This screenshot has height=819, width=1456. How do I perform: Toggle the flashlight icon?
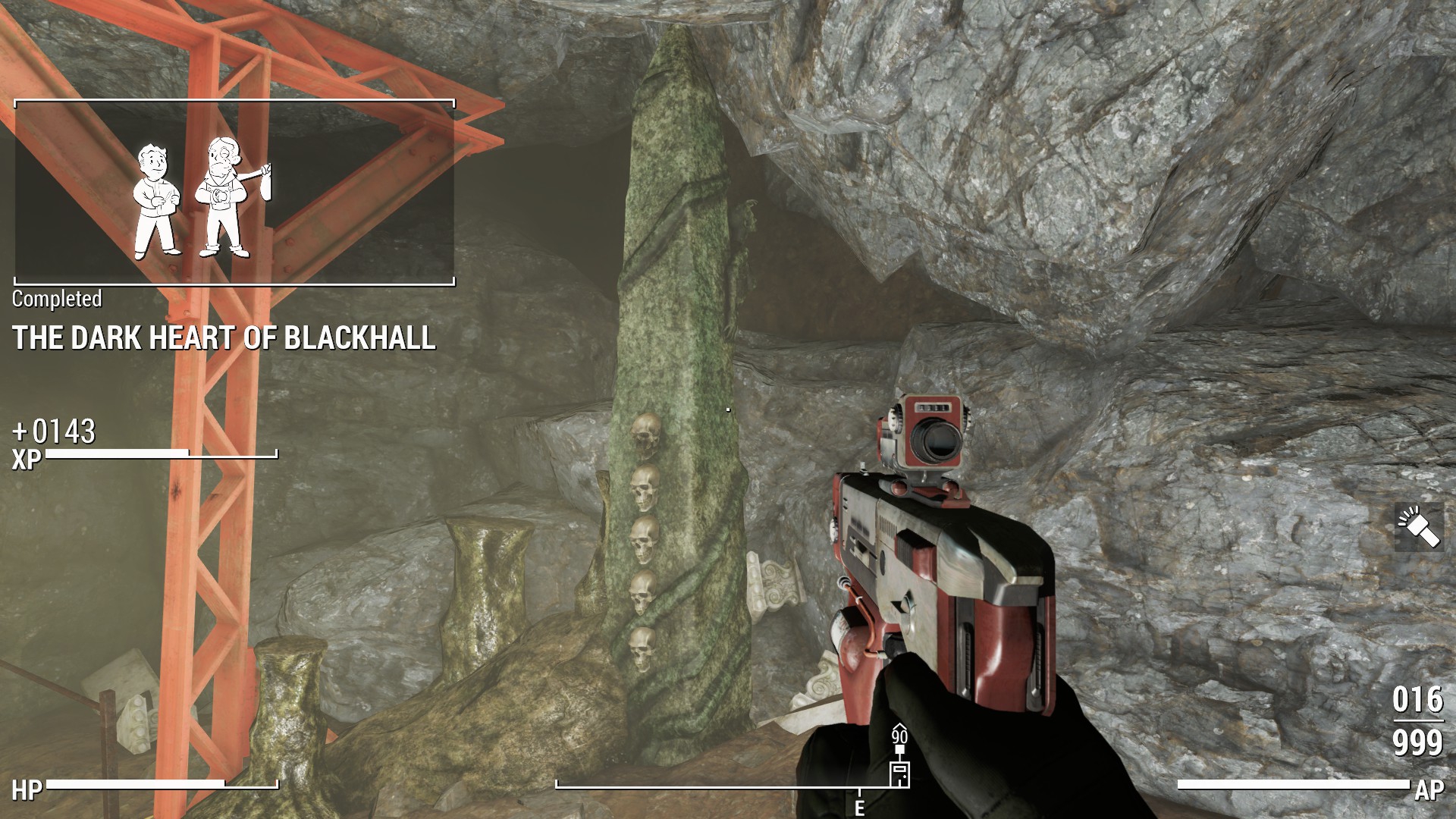[x=1417, y=528]
